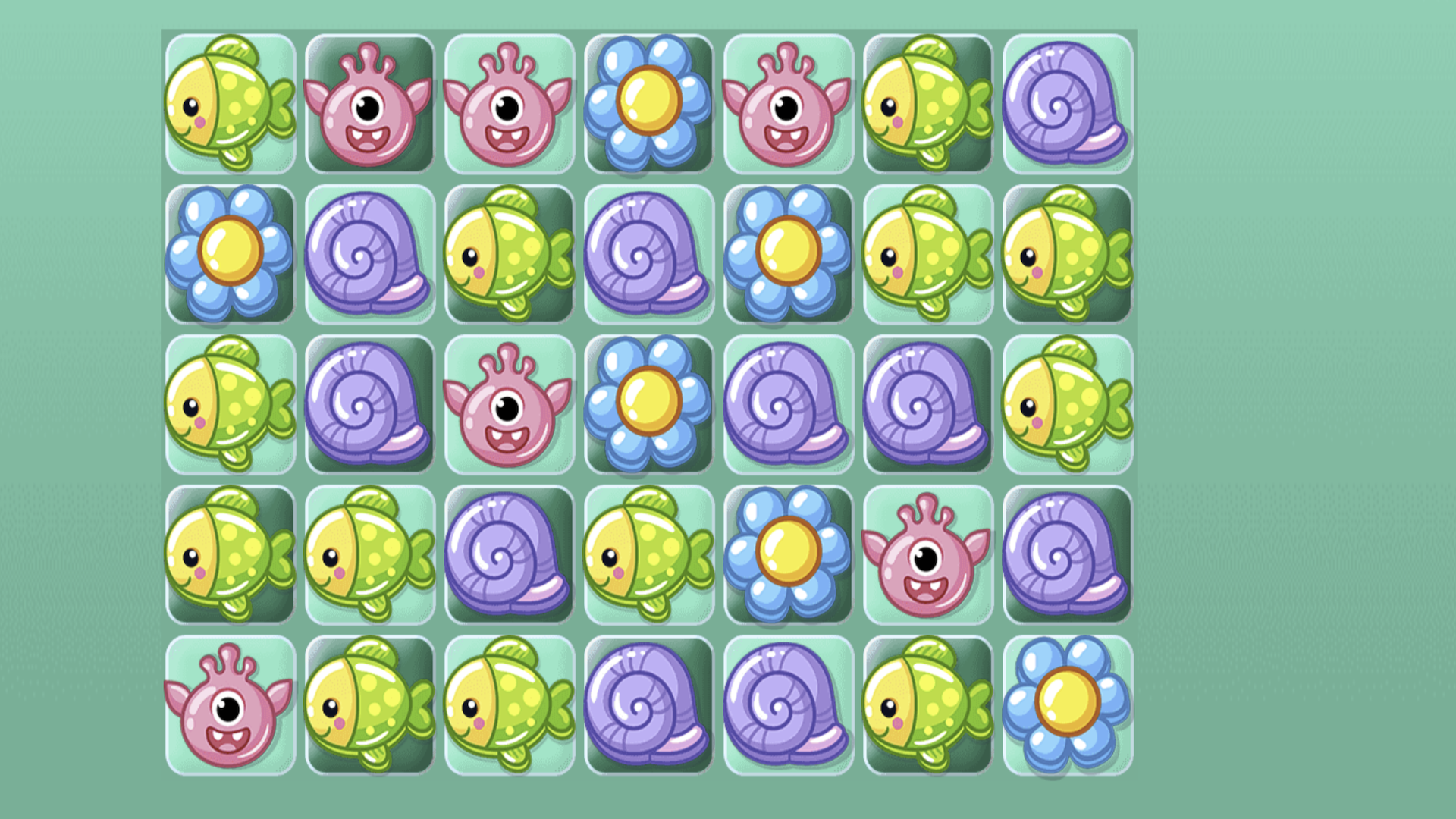This screenshot has width=1456, height=819.
Task: Select the green fish in the top-left corner
Action: (x=231, y=104)
